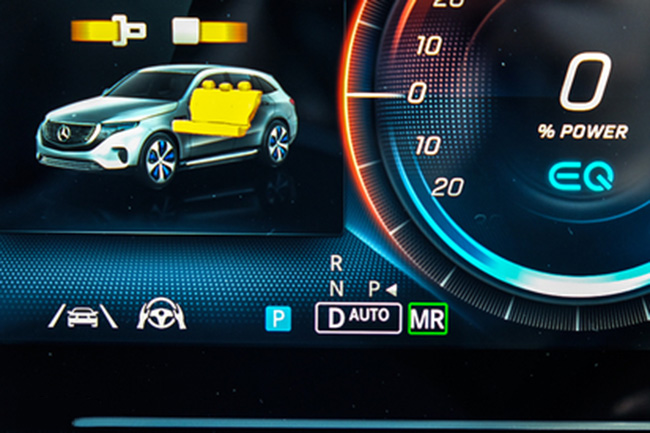The width and height of the screenshot is (650, 433).
Task: Select the all-yellow seat belt warning icon
Action: 108,30
